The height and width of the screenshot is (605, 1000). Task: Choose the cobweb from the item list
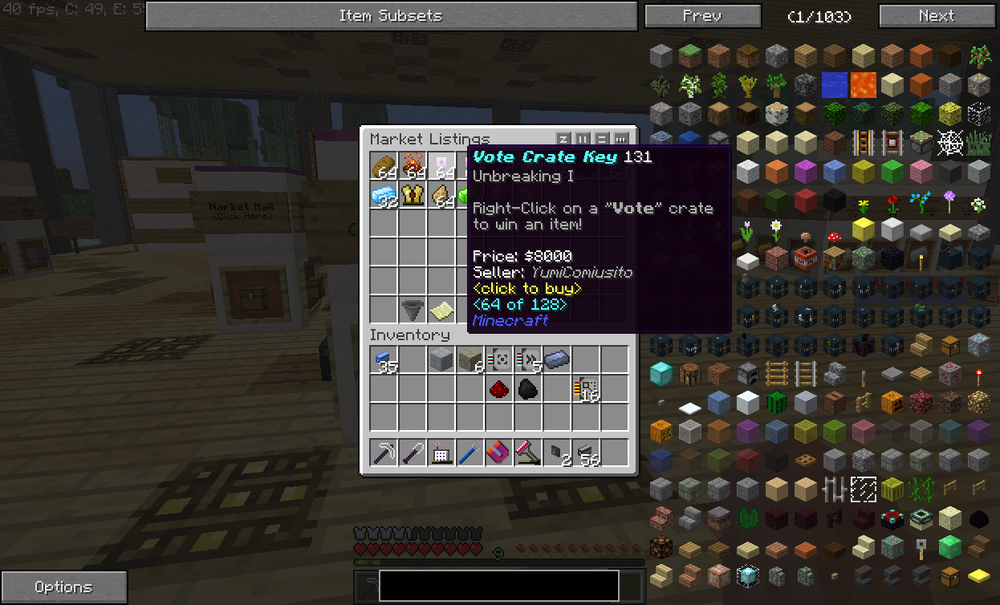[x=950, y=142]
